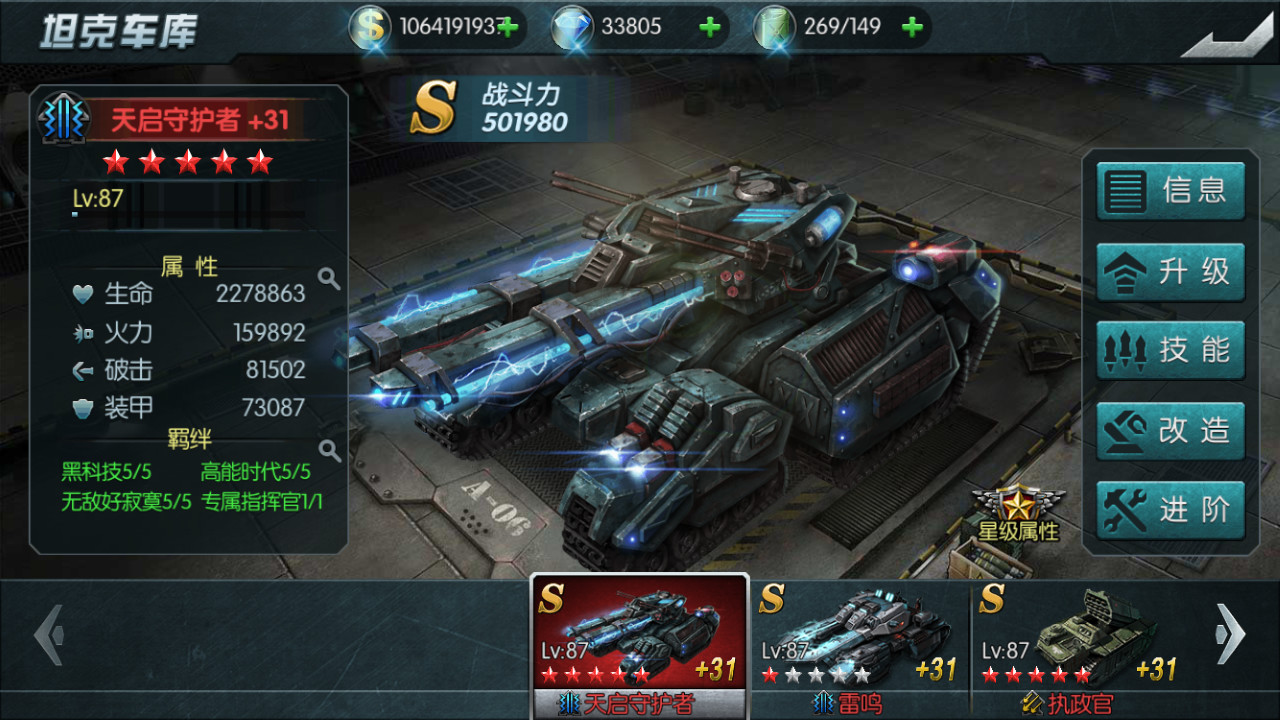Select the 天启守护者 tank card
Screen dimensions: 1280x720
(x=640, y=645)
